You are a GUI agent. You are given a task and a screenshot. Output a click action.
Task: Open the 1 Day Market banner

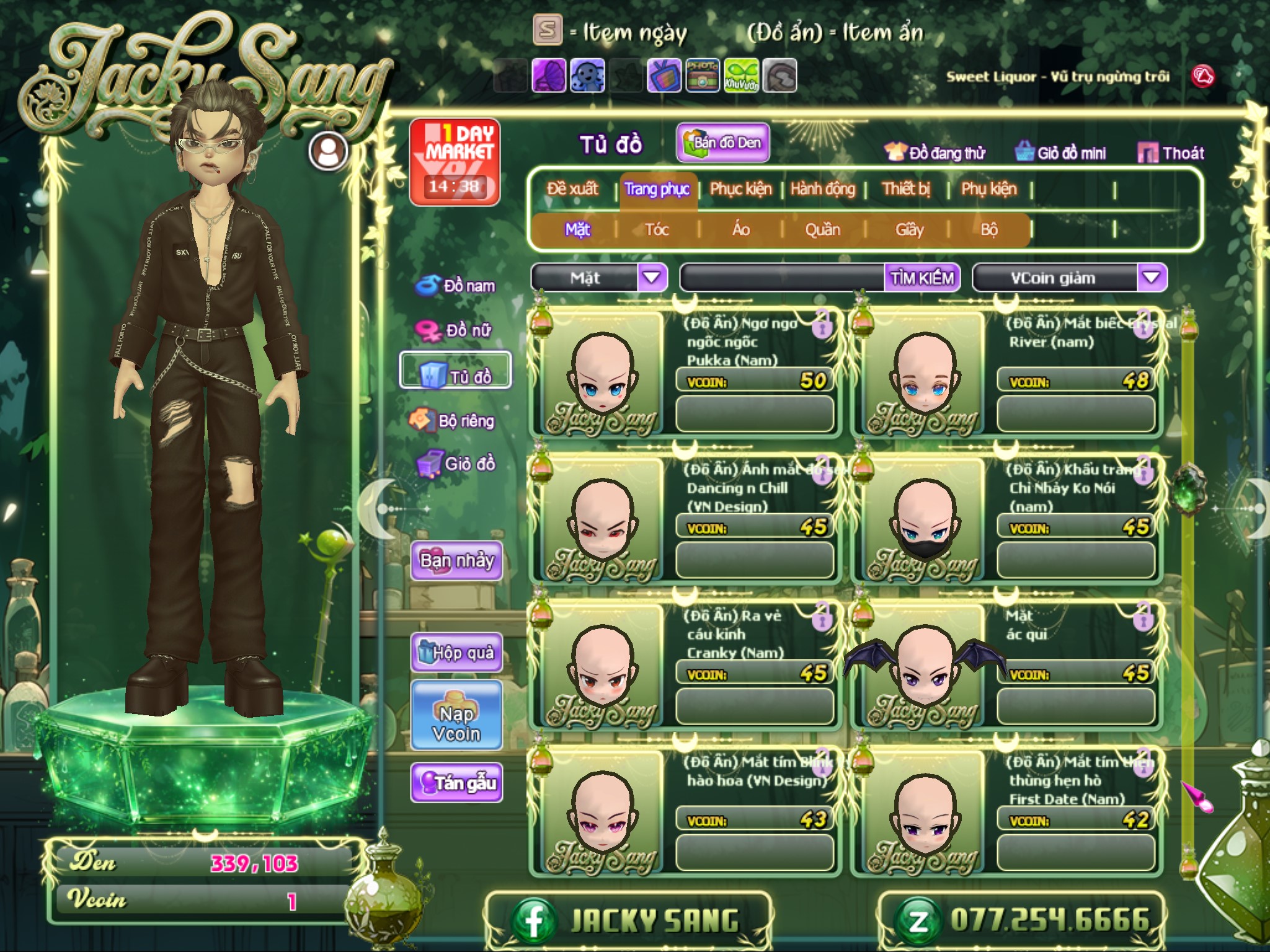(x=455, y=162)
